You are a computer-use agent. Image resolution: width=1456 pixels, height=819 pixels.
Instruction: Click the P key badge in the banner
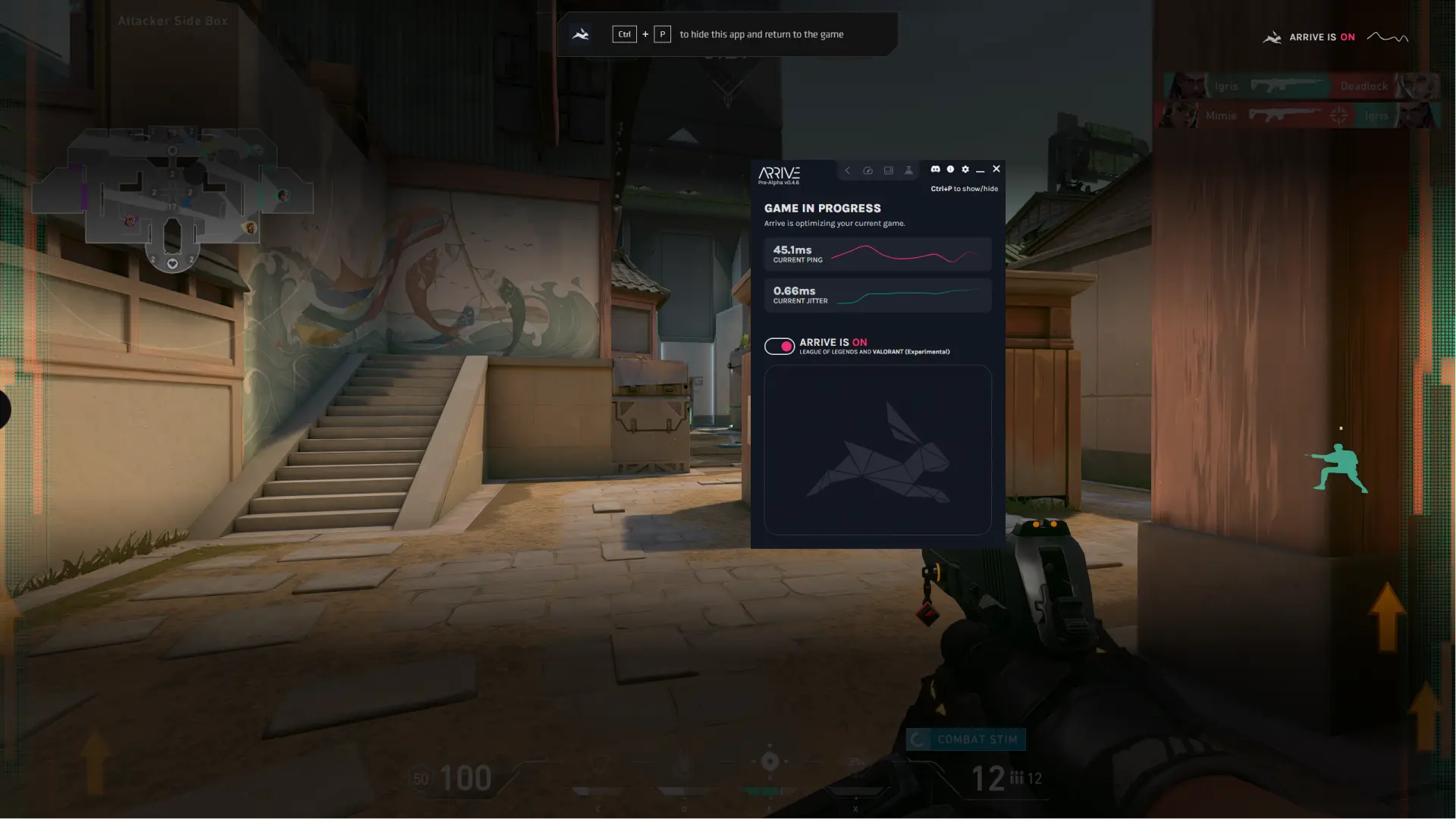(x=662, y=33)
